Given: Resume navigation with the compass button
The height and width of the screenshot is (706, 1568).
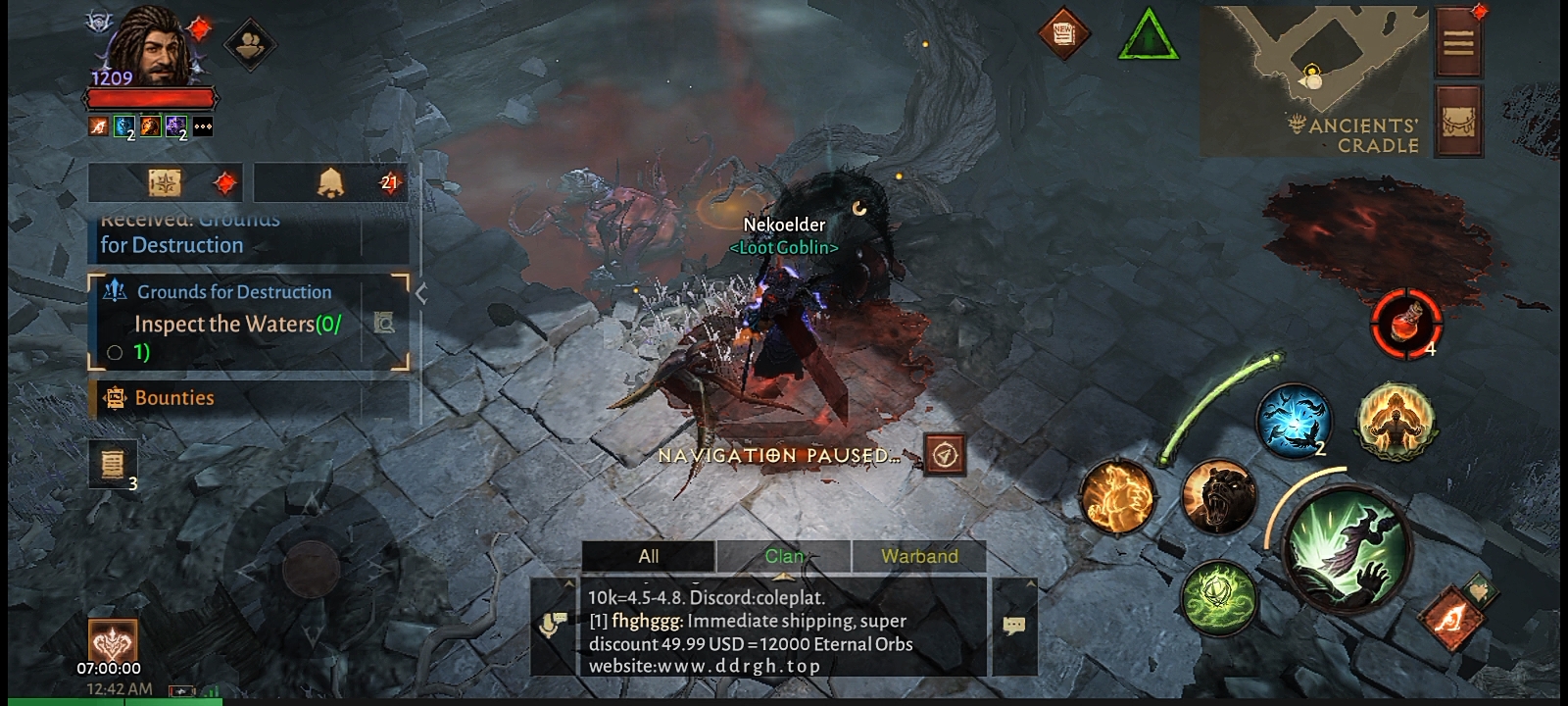Looking at the screenshot, I should click(x=944, y=455).
